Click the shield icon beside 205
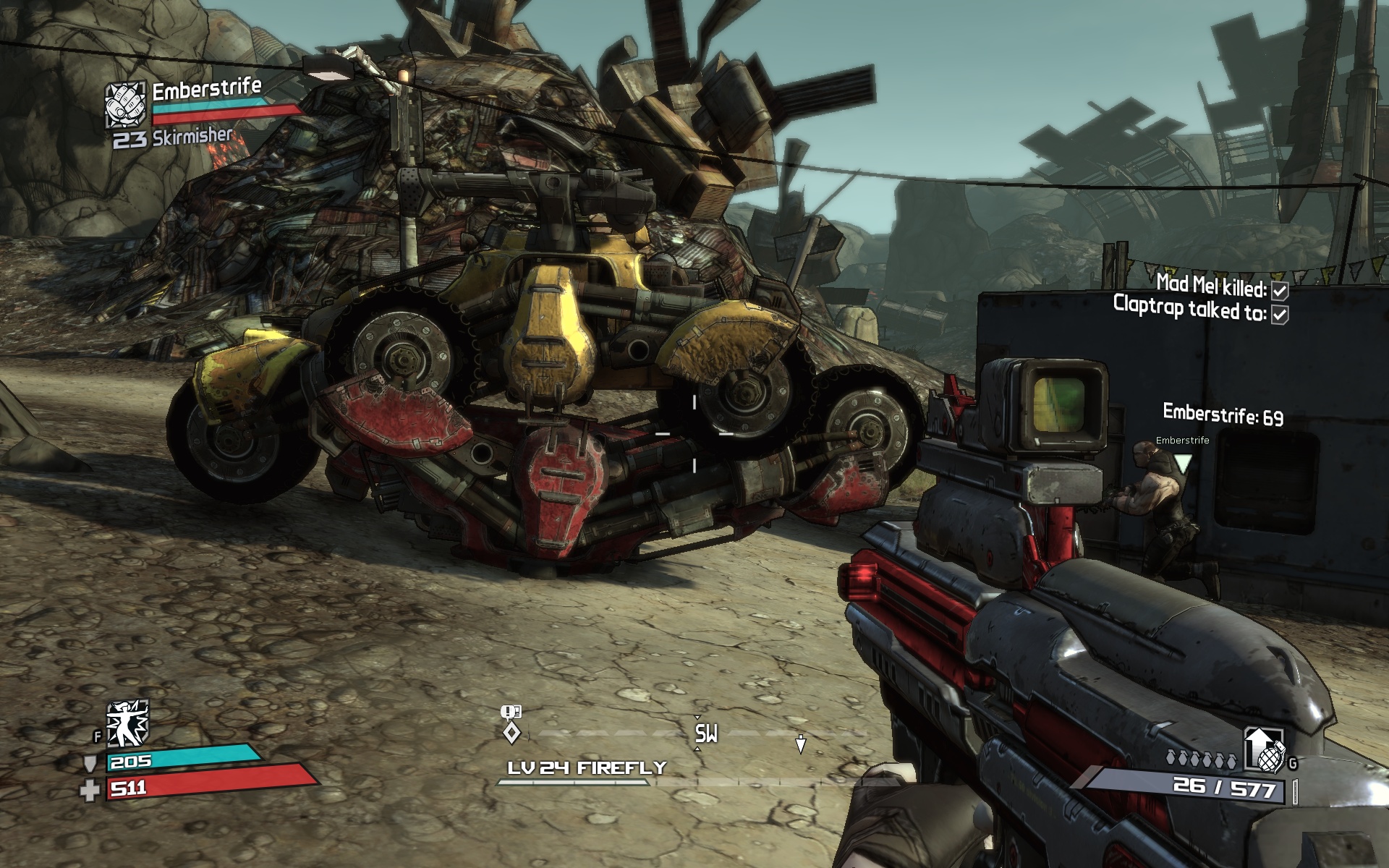 [x=91, y=764]
